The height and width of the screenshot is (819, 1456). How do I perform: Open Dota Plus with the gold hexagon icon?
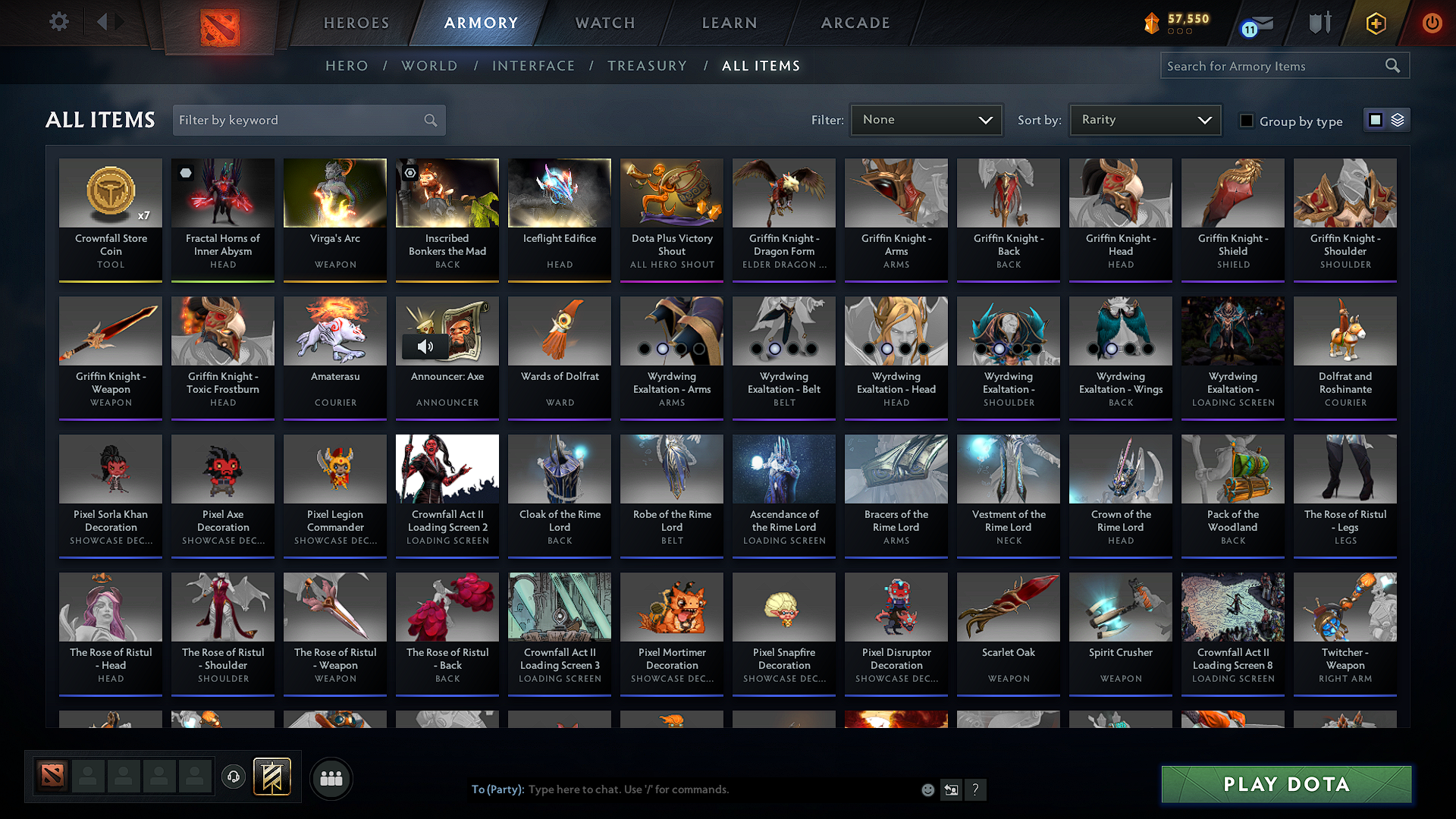tap(1375, 24)
